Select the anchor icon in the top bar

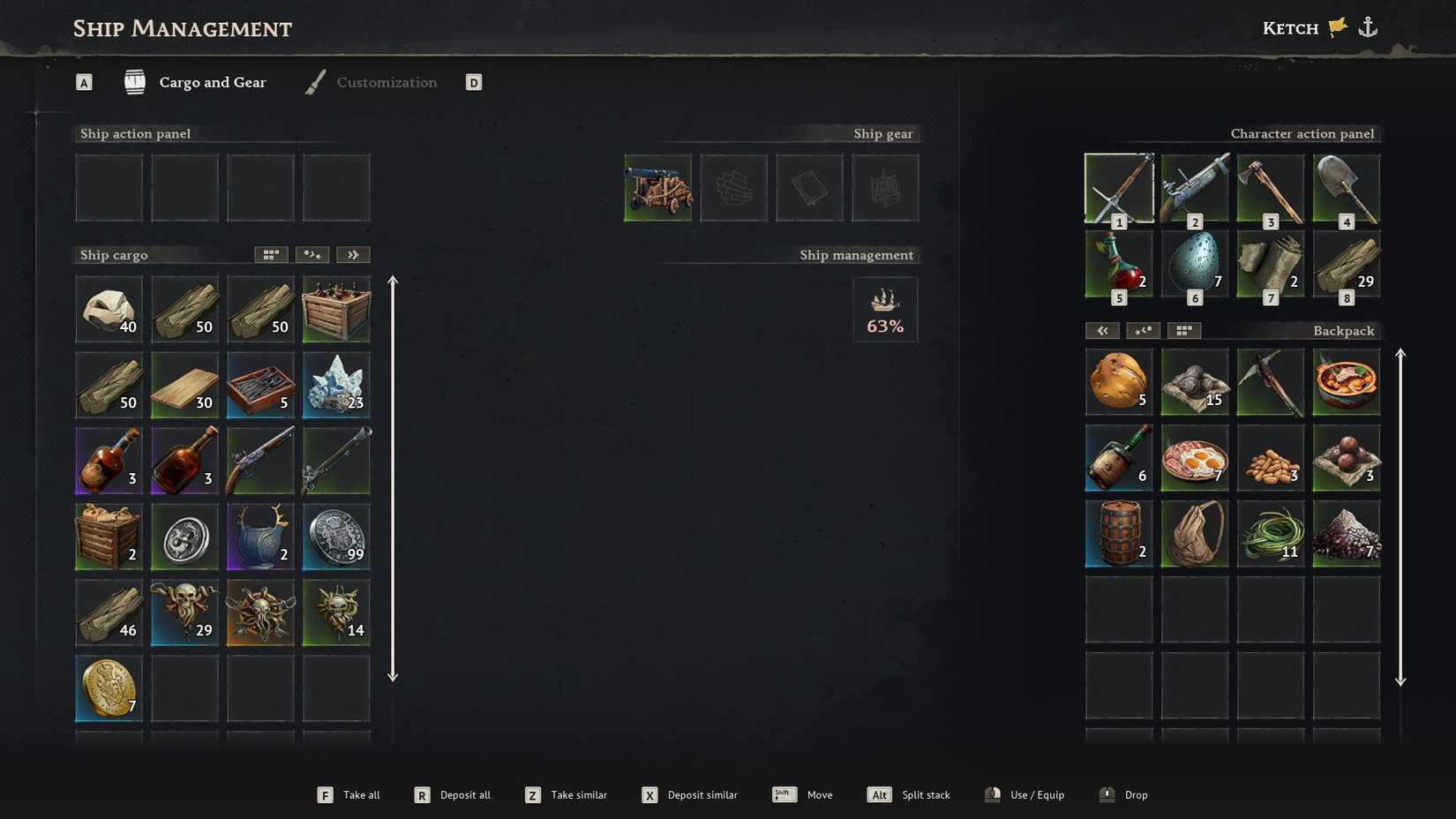tap(1370, 26)
